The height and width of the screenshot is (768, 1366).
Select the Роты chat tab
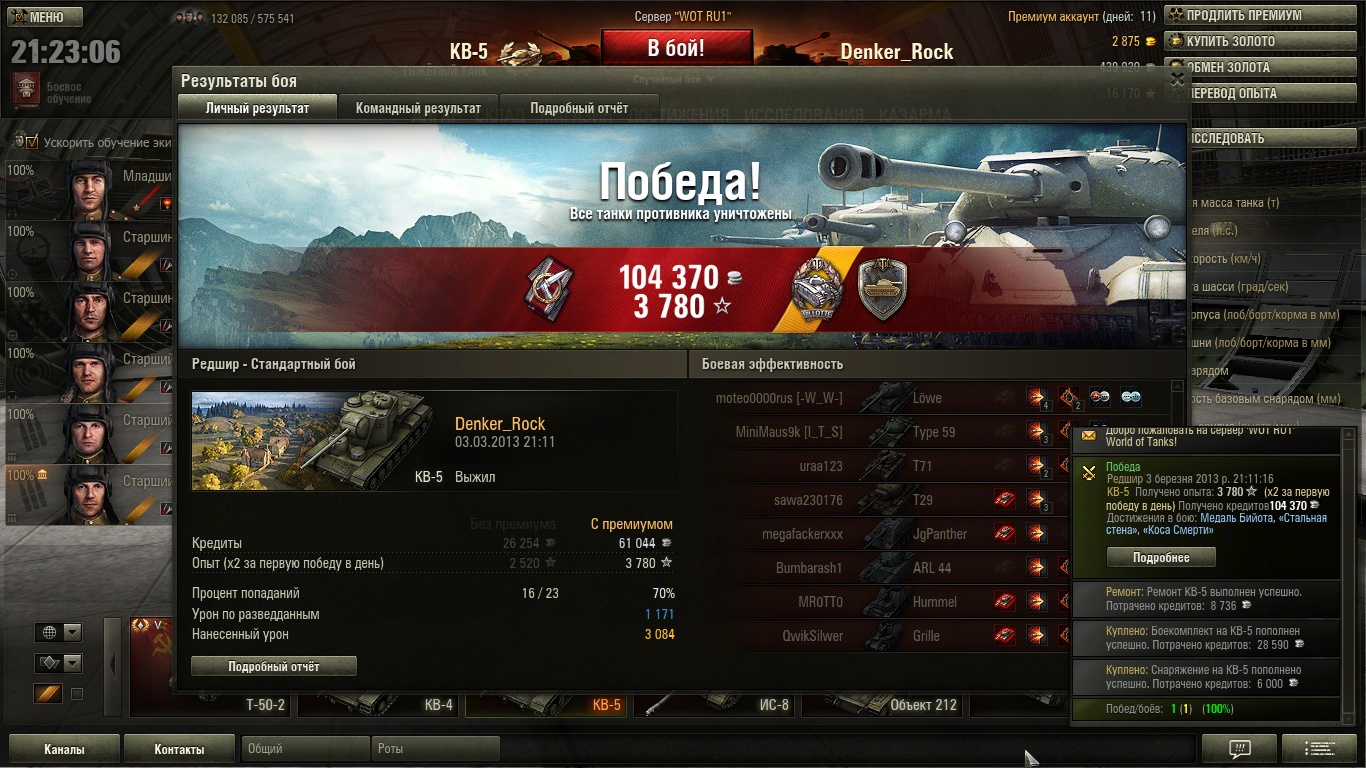point(435,749)
